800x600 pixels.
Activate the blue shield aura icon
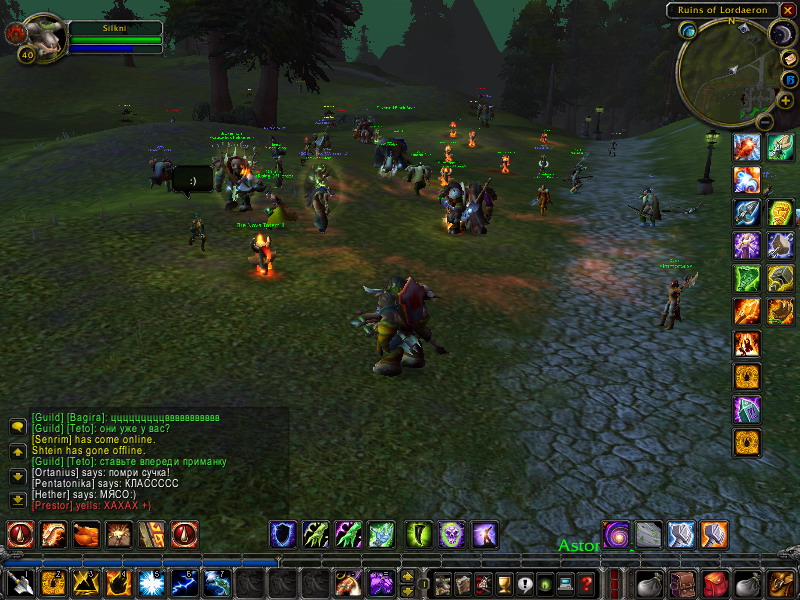coord(283,534)
